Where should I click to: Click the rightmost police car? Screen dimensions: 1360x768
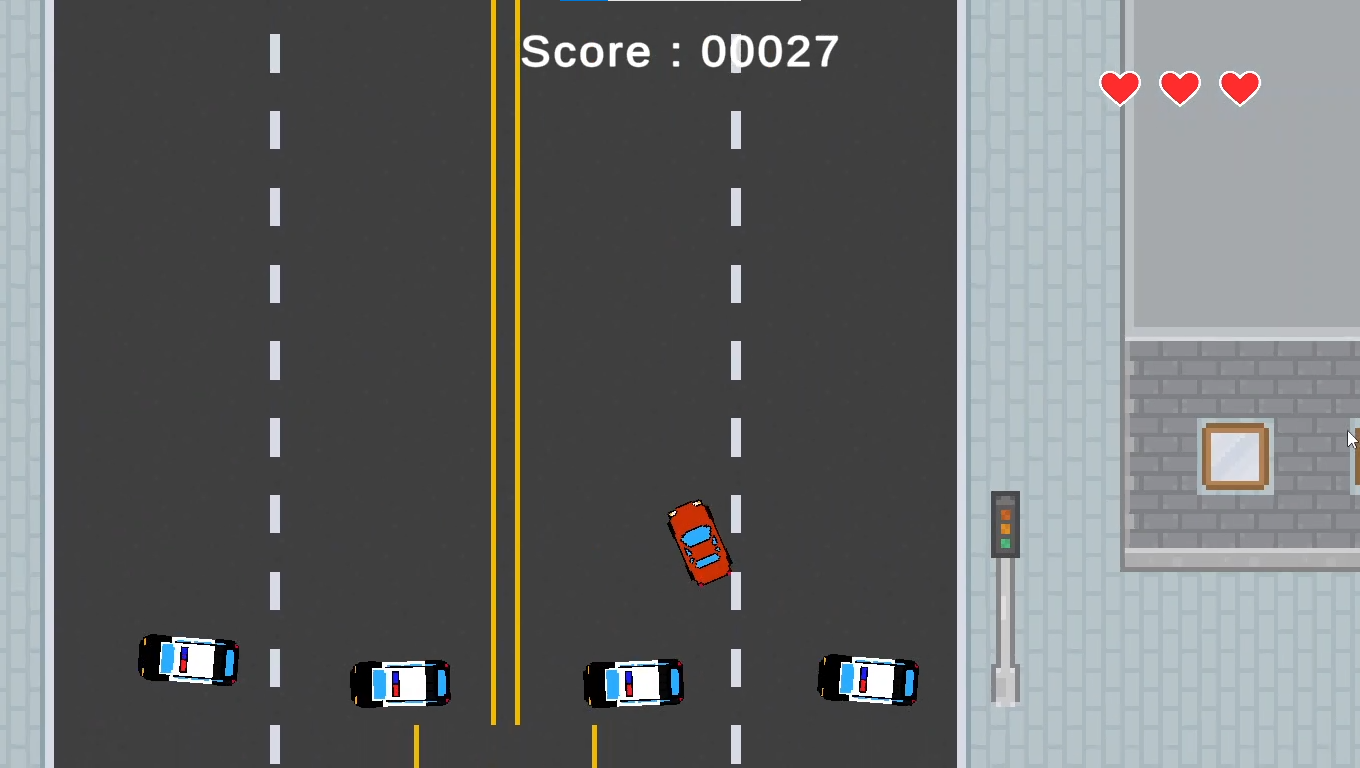pos(868,680)
